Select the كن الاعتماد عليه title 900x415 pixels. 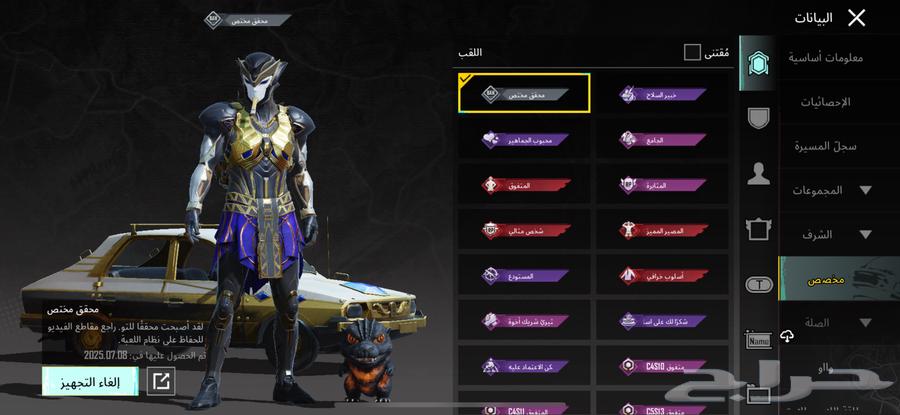click(524, 366)
